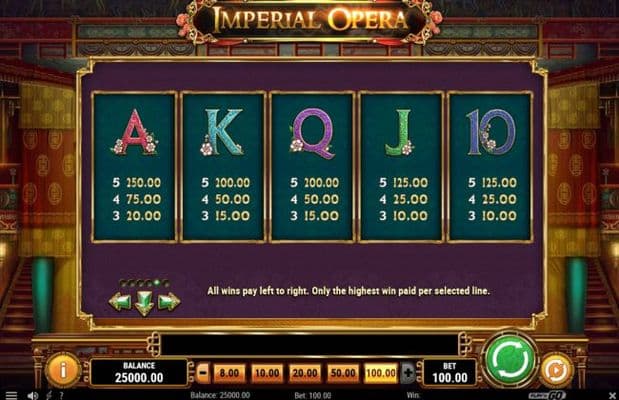Increase the bet with the plus button
This screenshot has height=400, width=619.
tap(407, 372)
